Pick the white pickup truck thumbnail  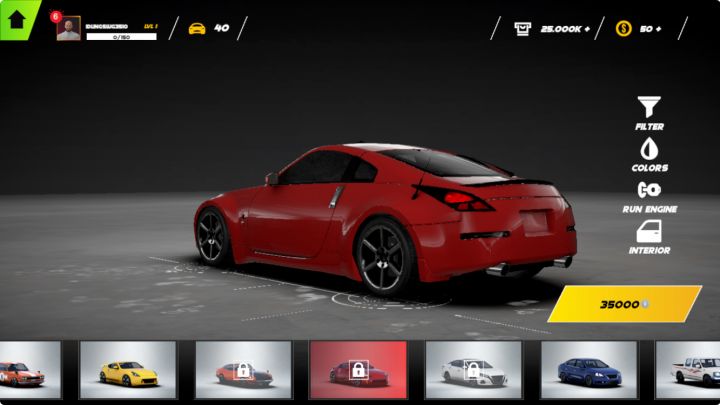[692, 370]
